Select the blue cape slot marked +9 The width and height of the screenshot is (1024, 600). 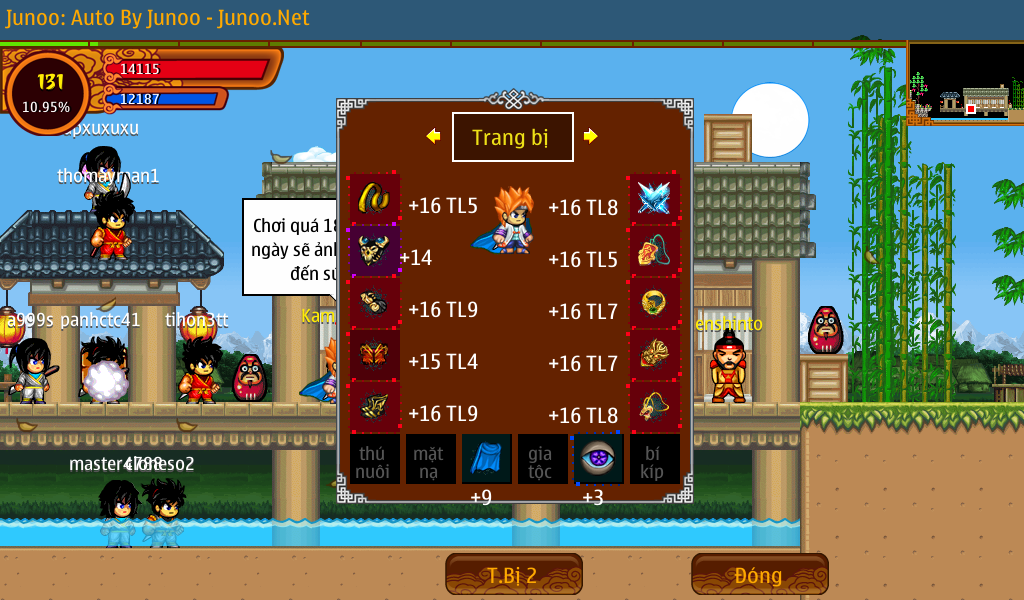tap(487, 459)
